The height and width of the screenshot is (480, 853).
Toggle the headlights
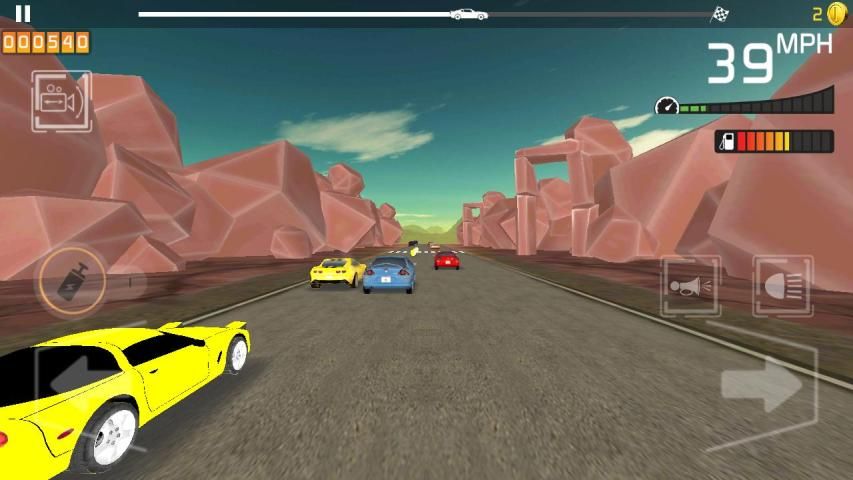[782, 287]
